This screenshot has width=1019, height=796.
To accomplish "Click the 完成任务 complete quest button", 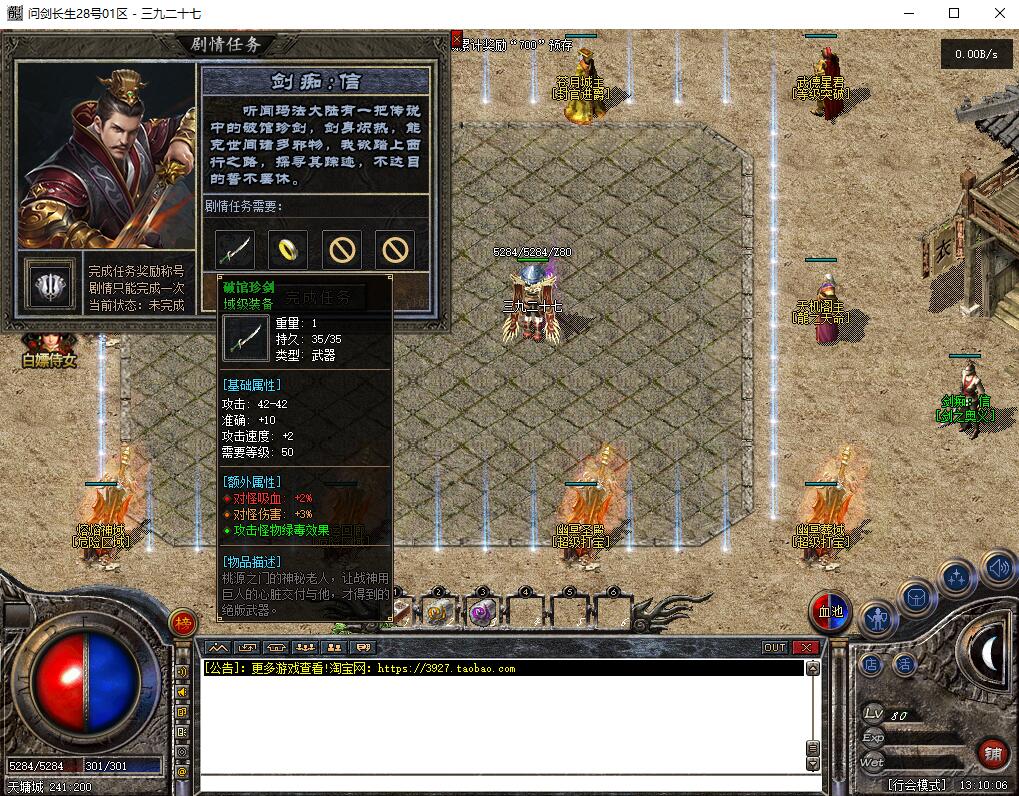I will click(319, 297).
